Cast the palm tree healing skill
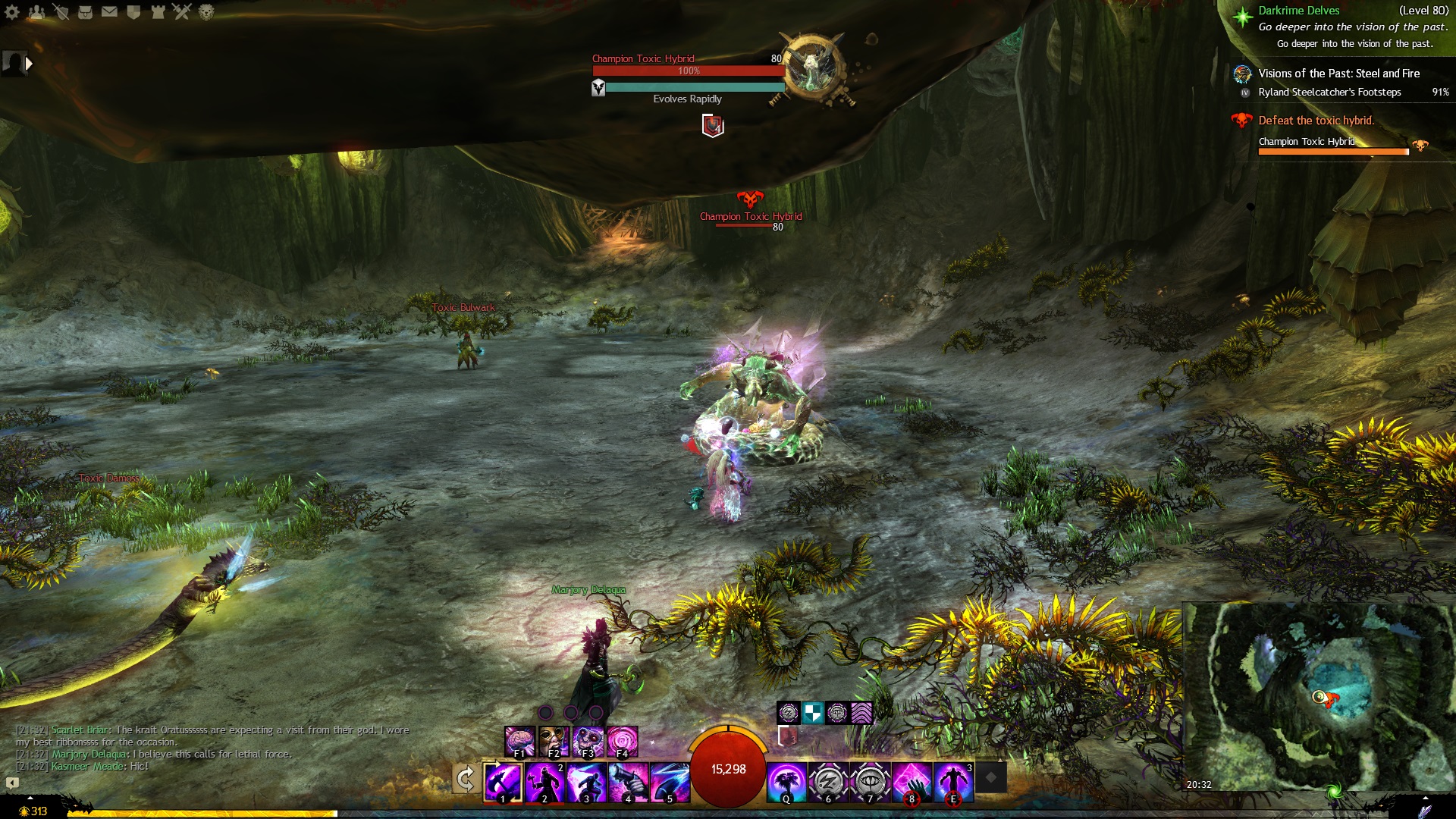This screenshot has width=1456, height=819. (x=786, y=782)
